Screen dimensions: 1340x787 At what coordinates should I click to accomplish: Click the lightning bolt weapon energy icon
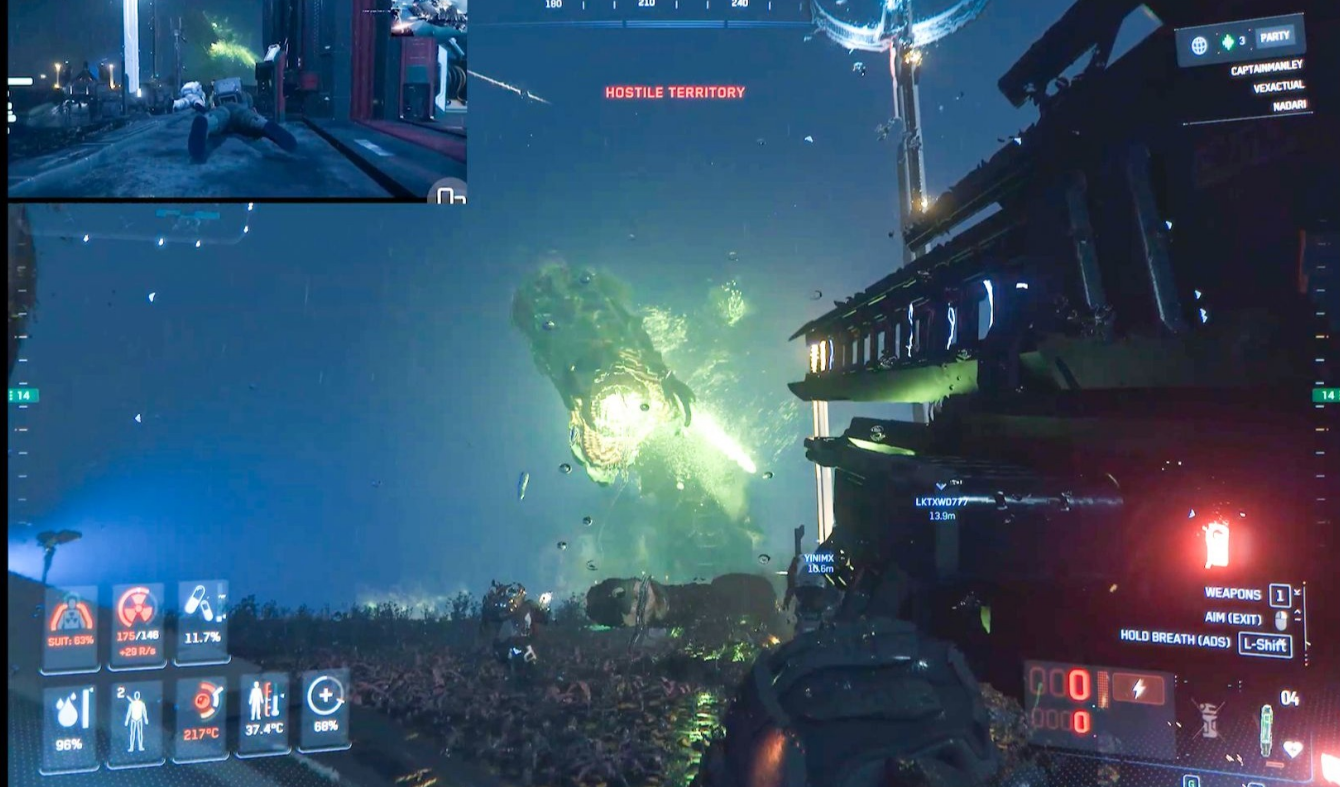pyautogui.click(x=1138, y=688)
